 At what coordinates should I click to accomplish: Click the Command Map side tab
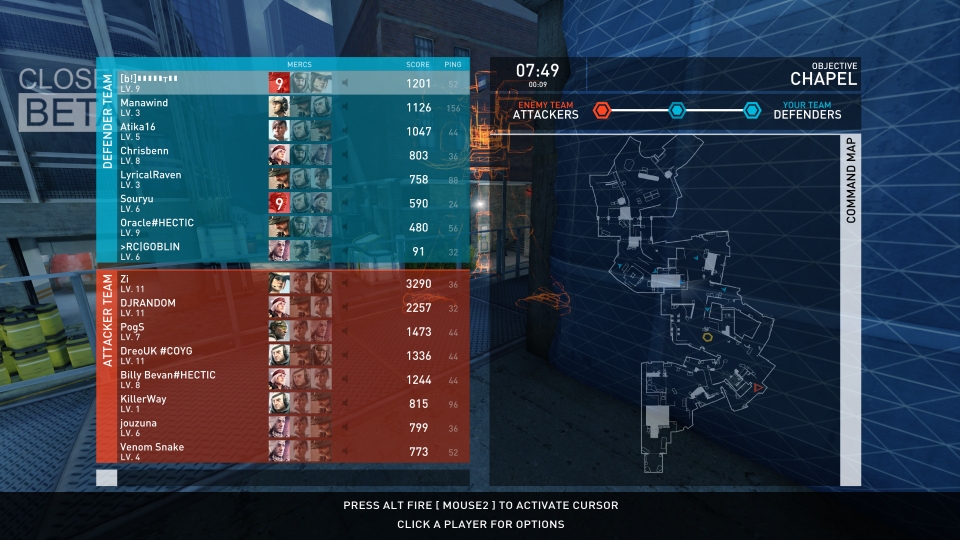(x=851, y=180)
